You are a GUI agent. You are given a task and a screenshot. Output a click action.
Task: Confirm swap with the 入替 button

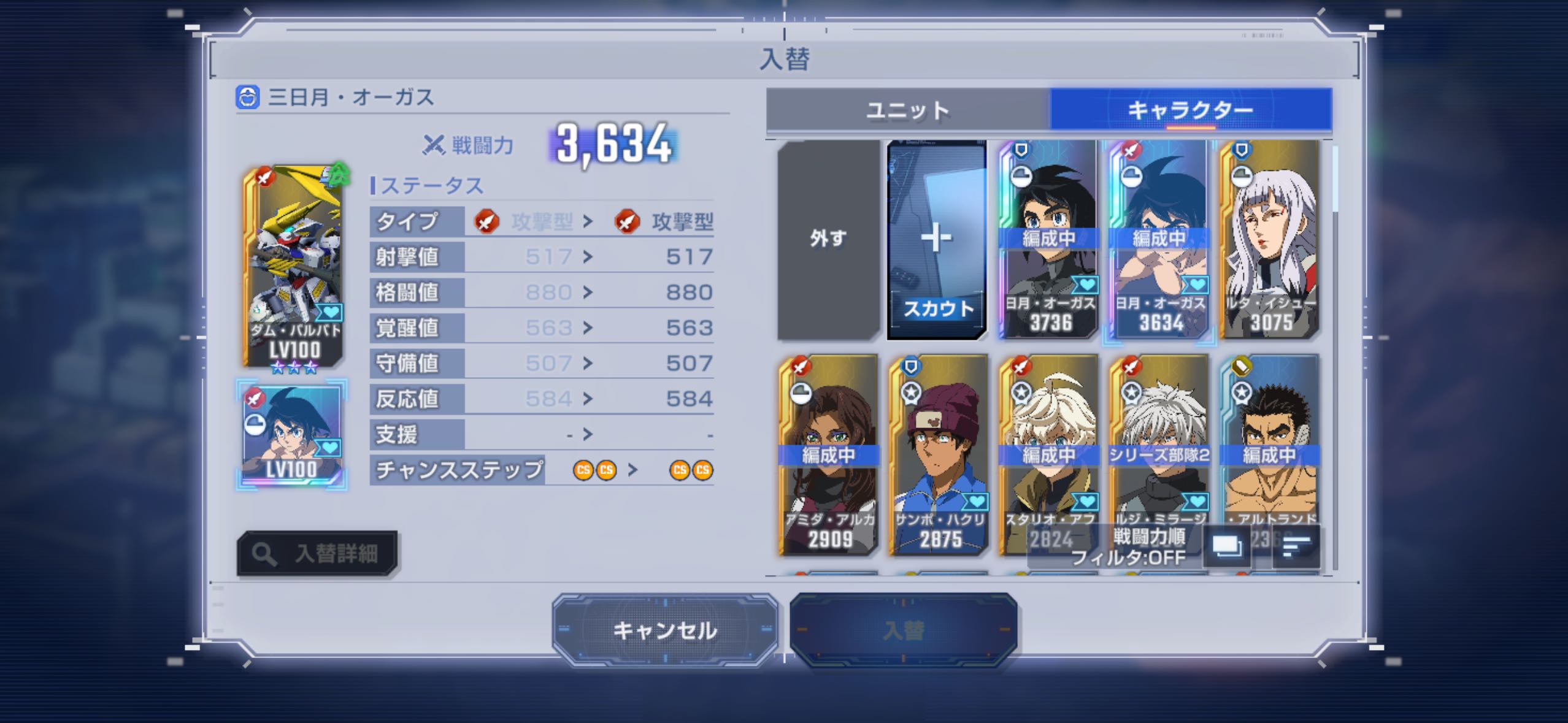tap(903, 630)
